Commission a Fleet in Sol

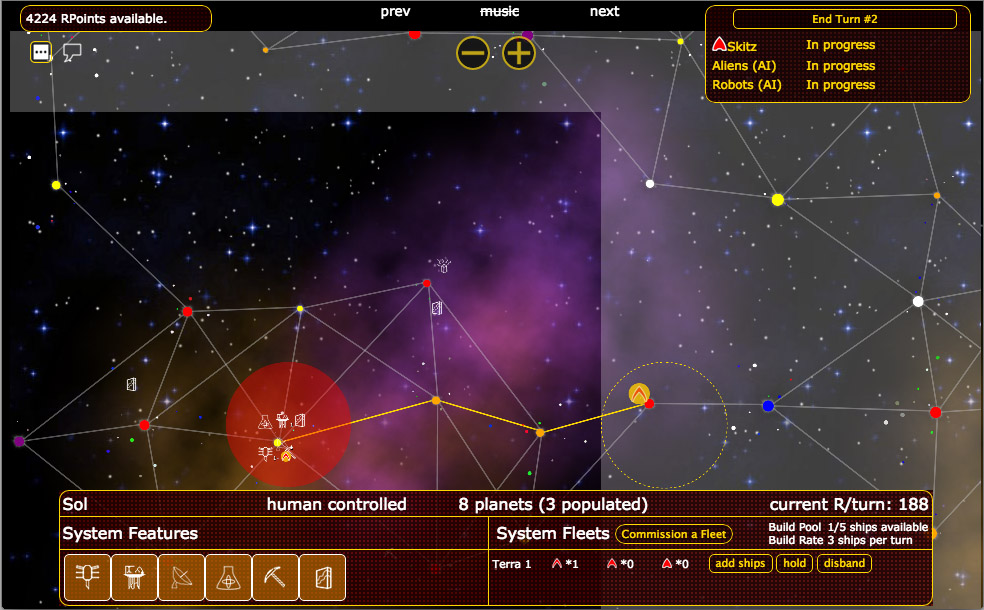674,534
